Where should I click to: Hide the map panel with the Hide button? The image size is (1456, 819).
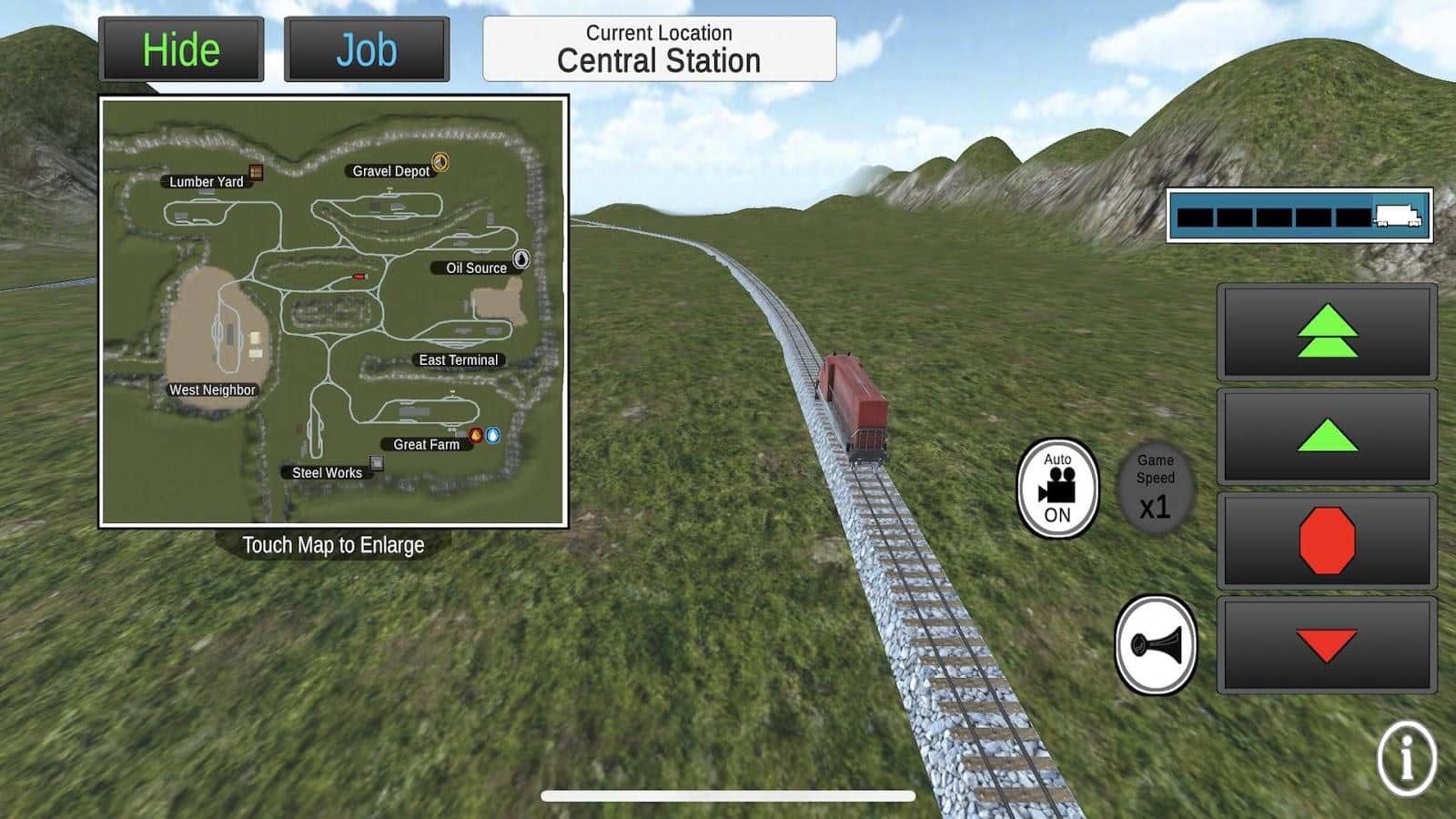point(181,50)
